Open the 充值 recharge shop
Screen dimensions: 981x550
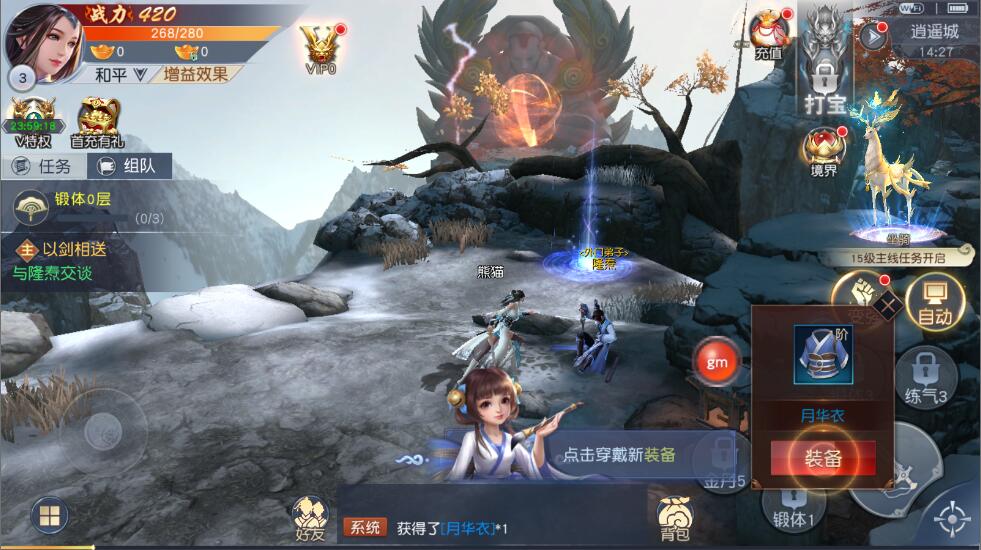tap(768, 33)
